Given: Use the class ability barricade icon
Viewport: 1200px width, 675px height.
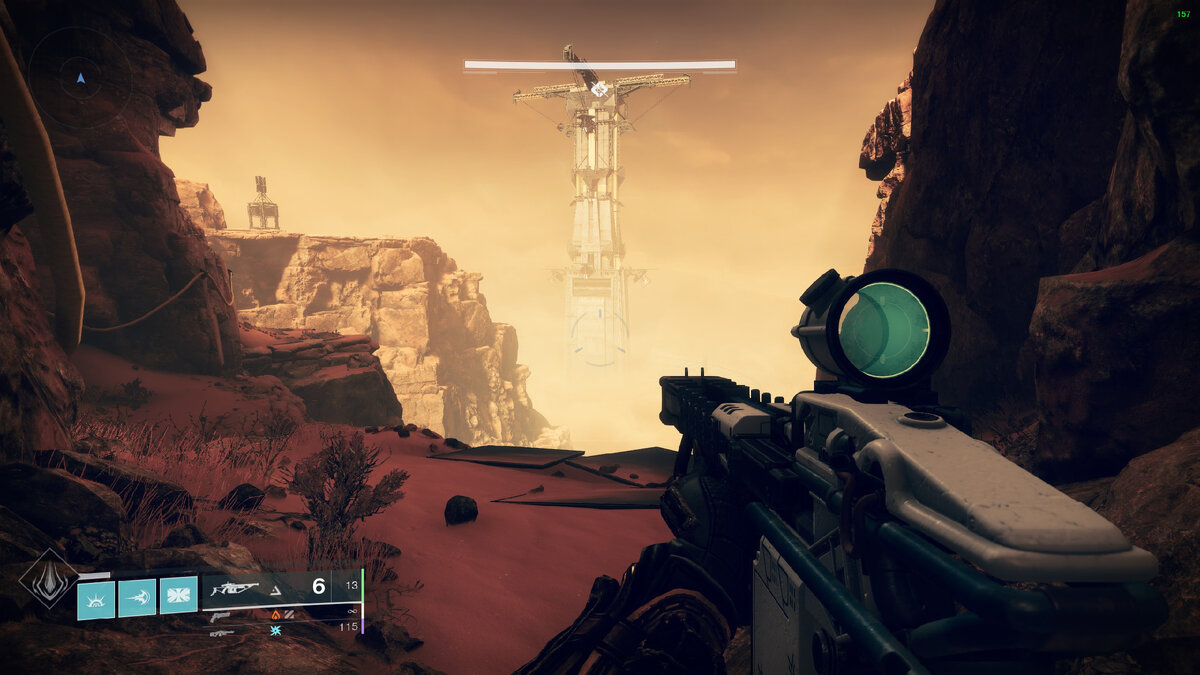Looking at the screenshot, I should pyautogui.click(x=178, y=598).
